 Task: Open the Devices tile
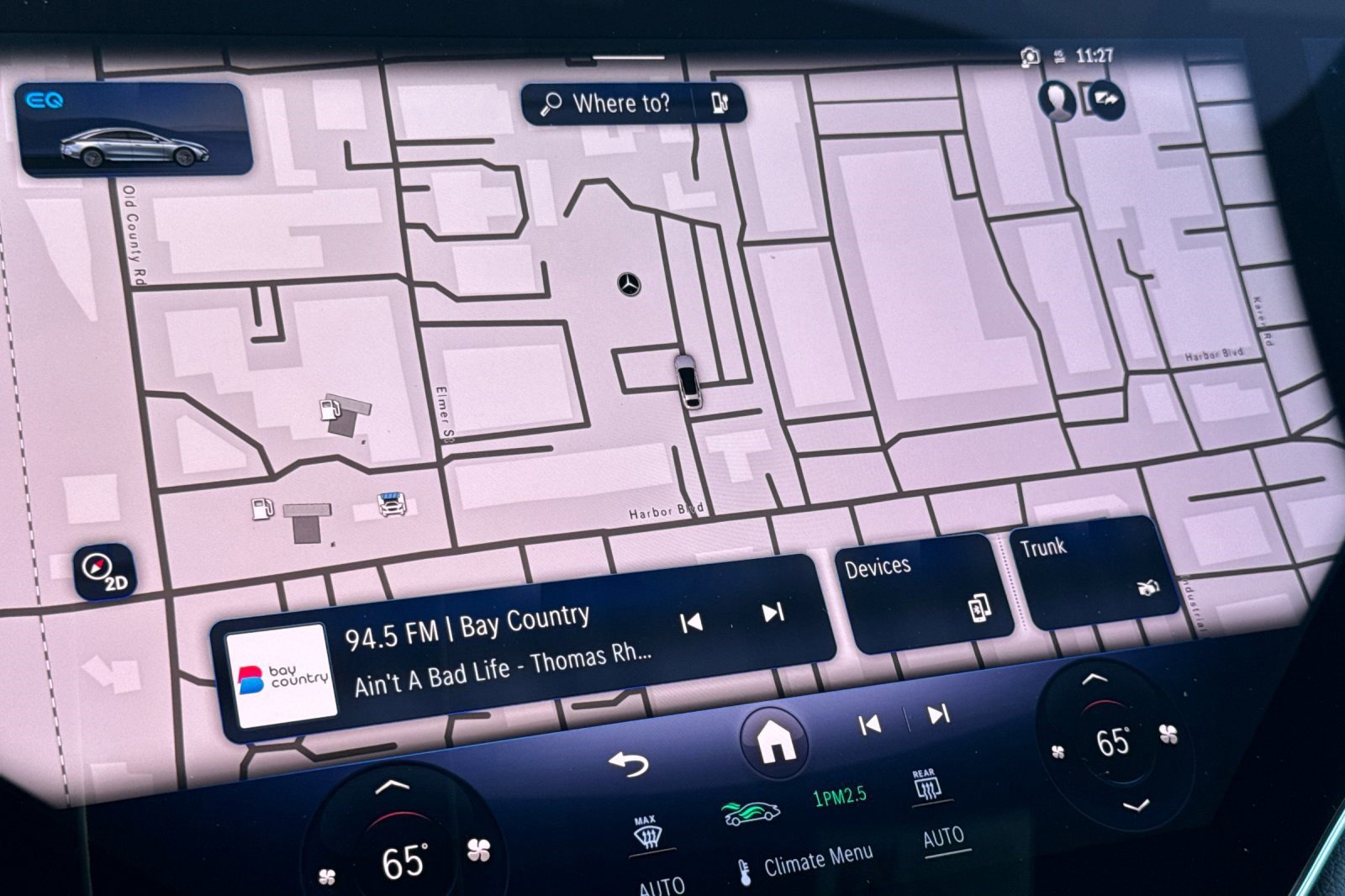click(x=922, y=588)
